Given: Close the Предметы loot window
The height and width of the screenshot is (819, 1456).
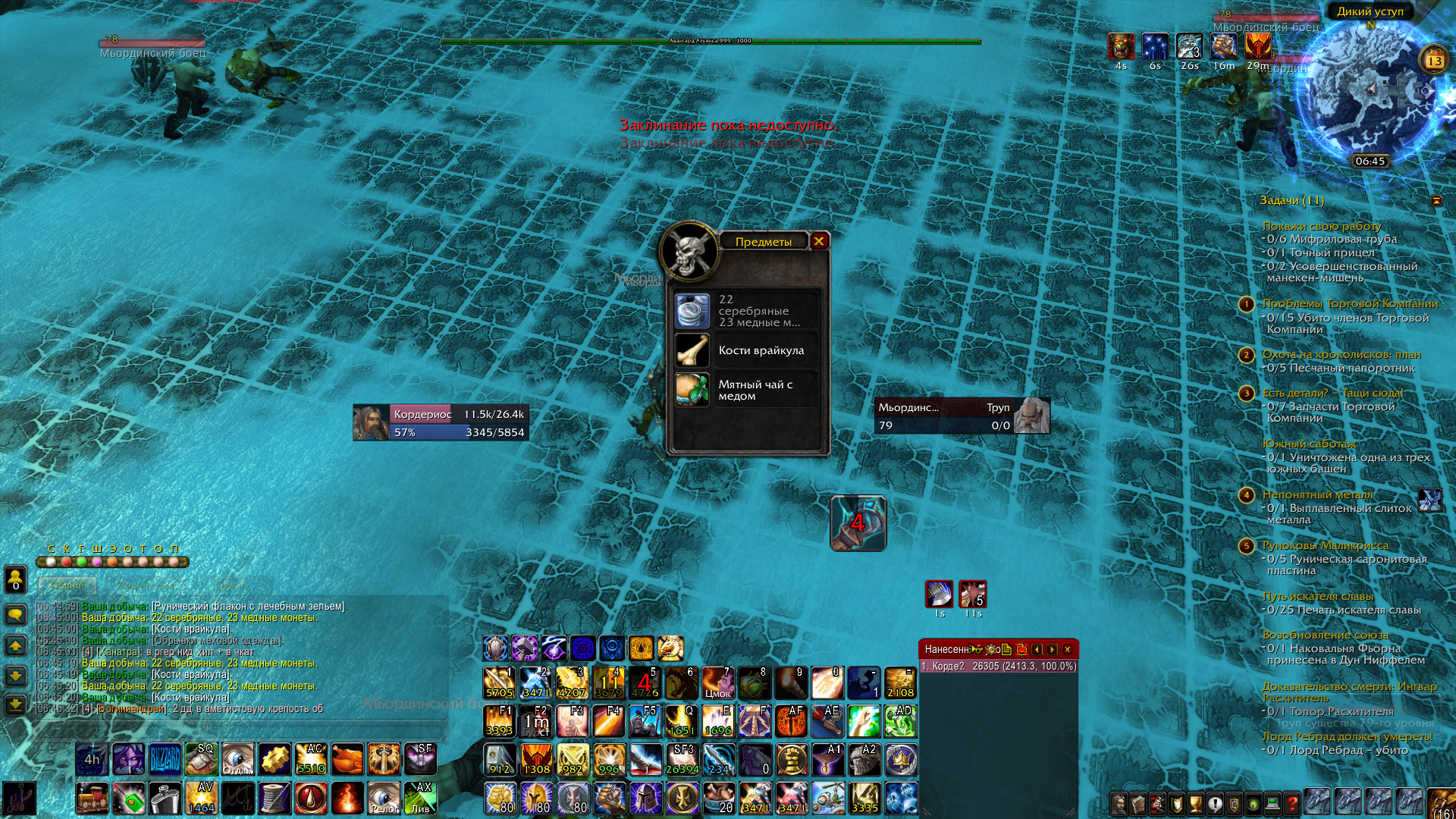Looking at the screenshot, I should pyautogui.click(x=819, y=241).
